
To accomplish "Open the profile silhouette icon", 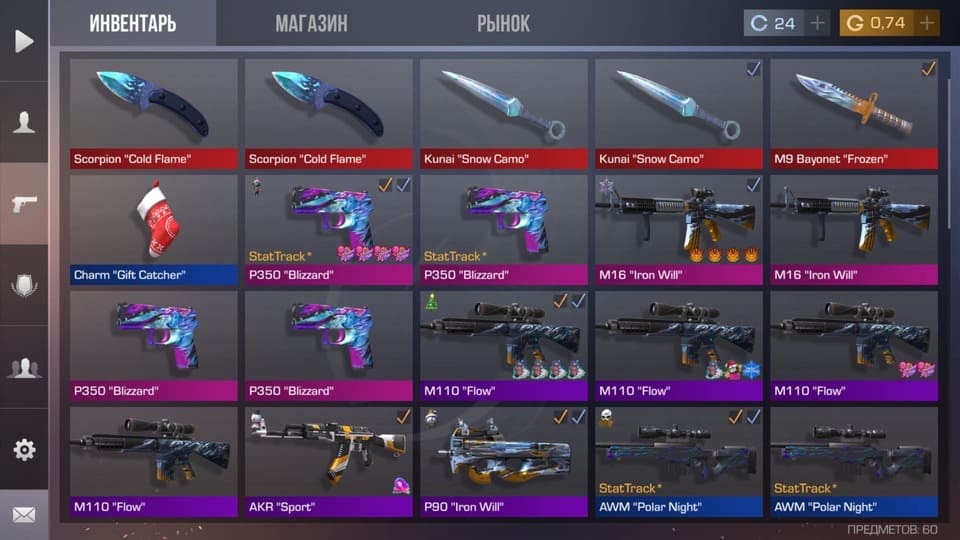I will click(24, 123).
